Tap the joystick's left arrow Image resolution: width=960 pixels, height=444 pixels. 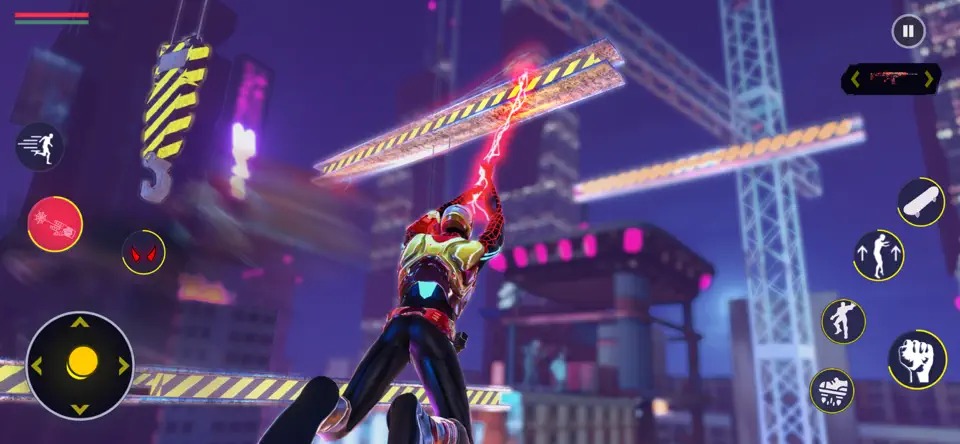38,366
